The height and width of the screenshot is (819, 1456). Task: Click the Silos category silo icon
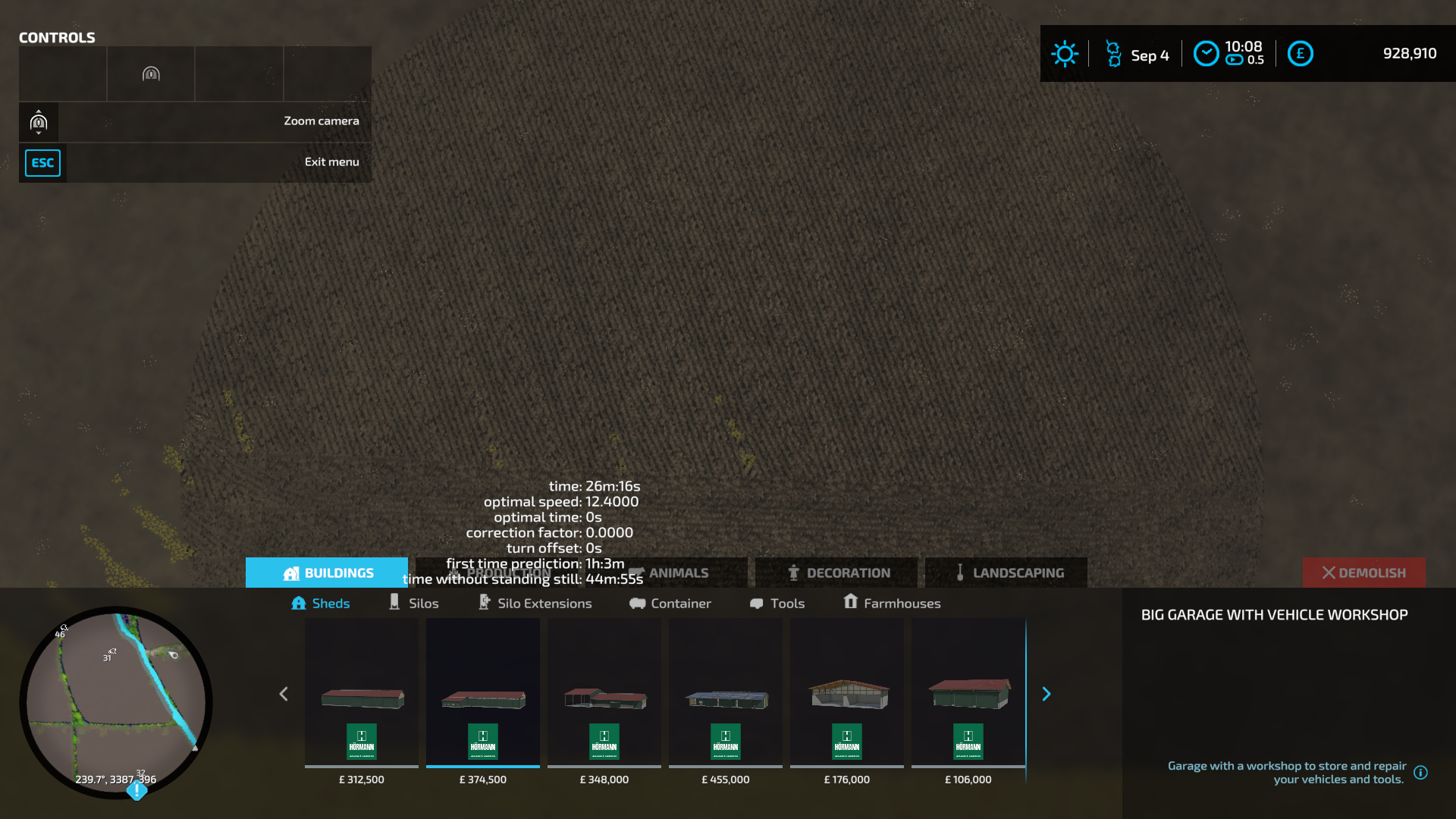395,602
